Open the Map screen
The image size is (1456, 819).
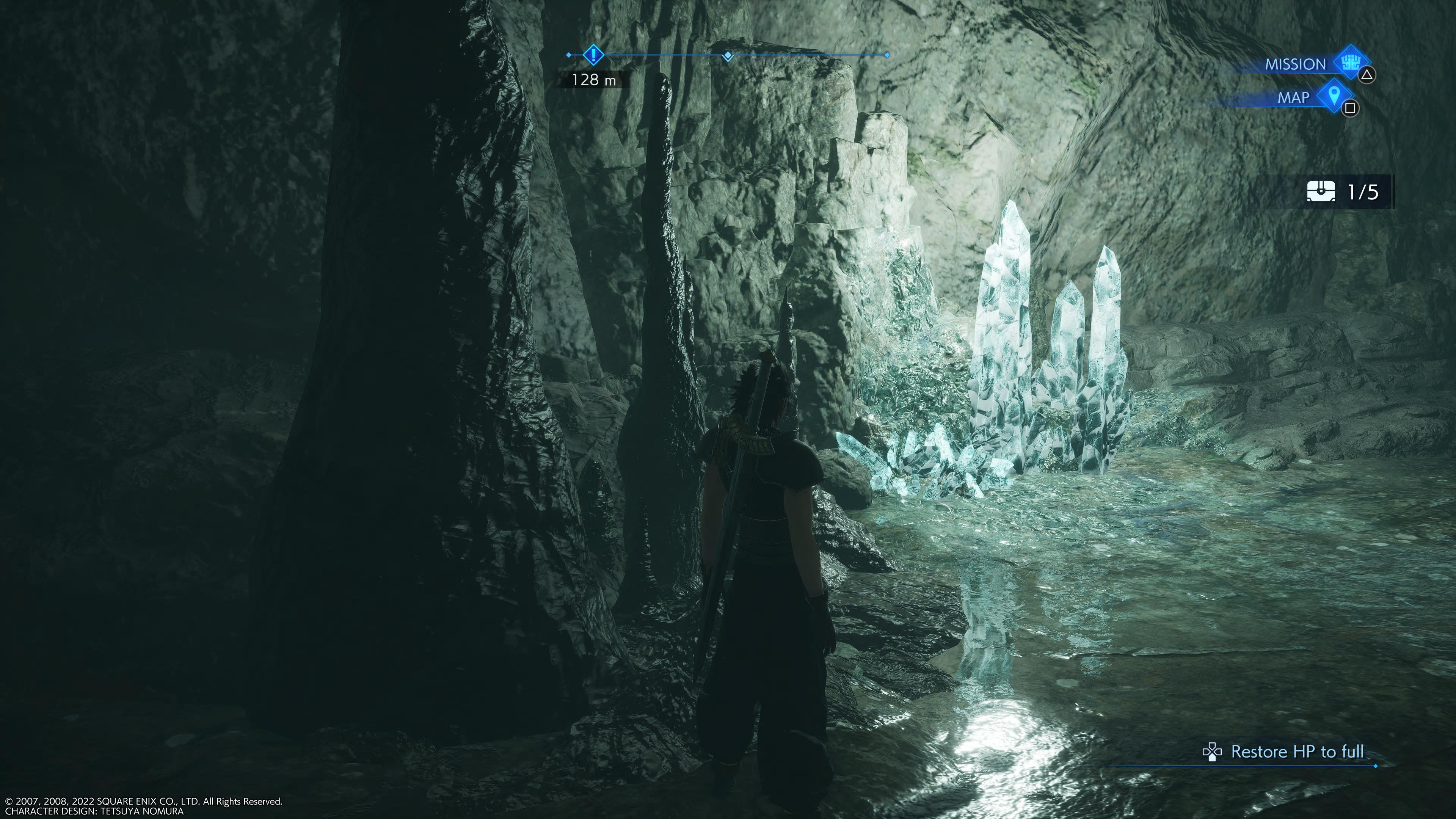(x=1334, y=97)
